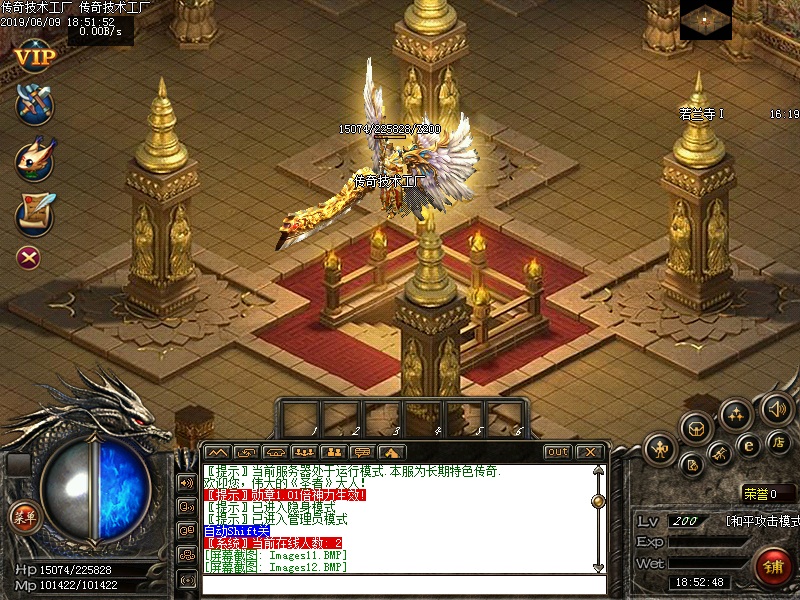800x600 pixels.
Task: Click the round 'e' button
Action: point(747,445)
